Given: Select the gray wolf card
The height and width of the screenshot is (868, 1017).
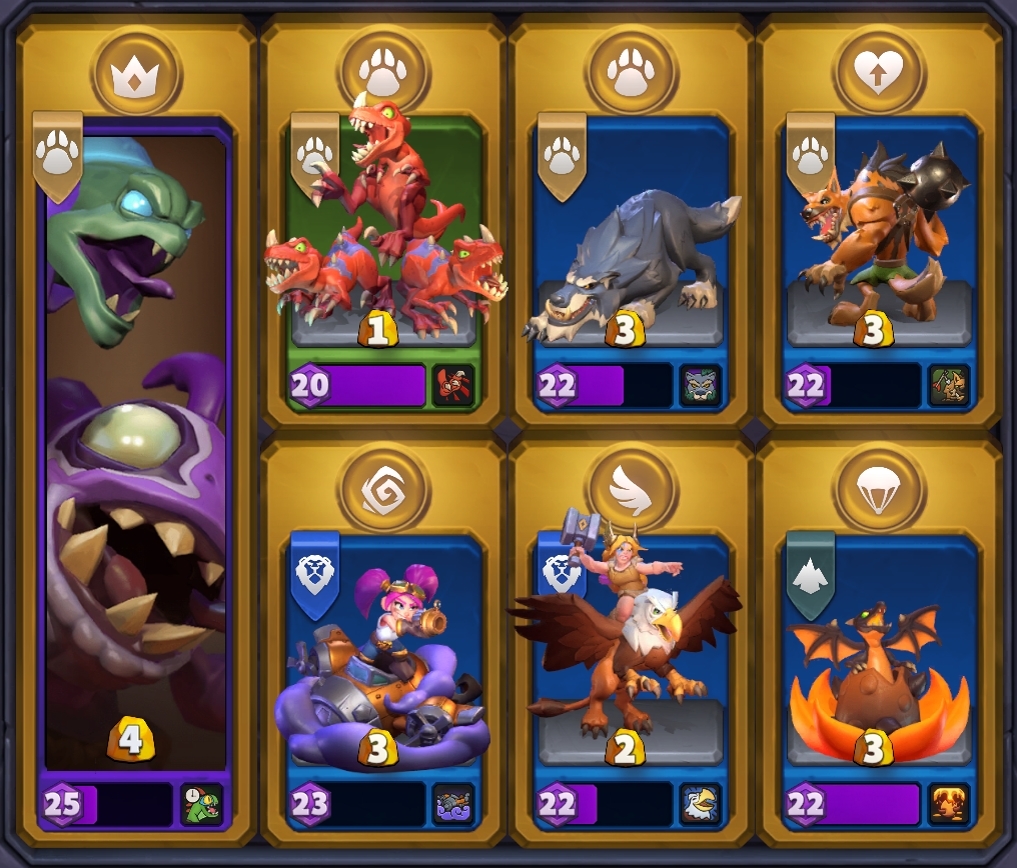Looking at the screenshot, I should 630,250.
